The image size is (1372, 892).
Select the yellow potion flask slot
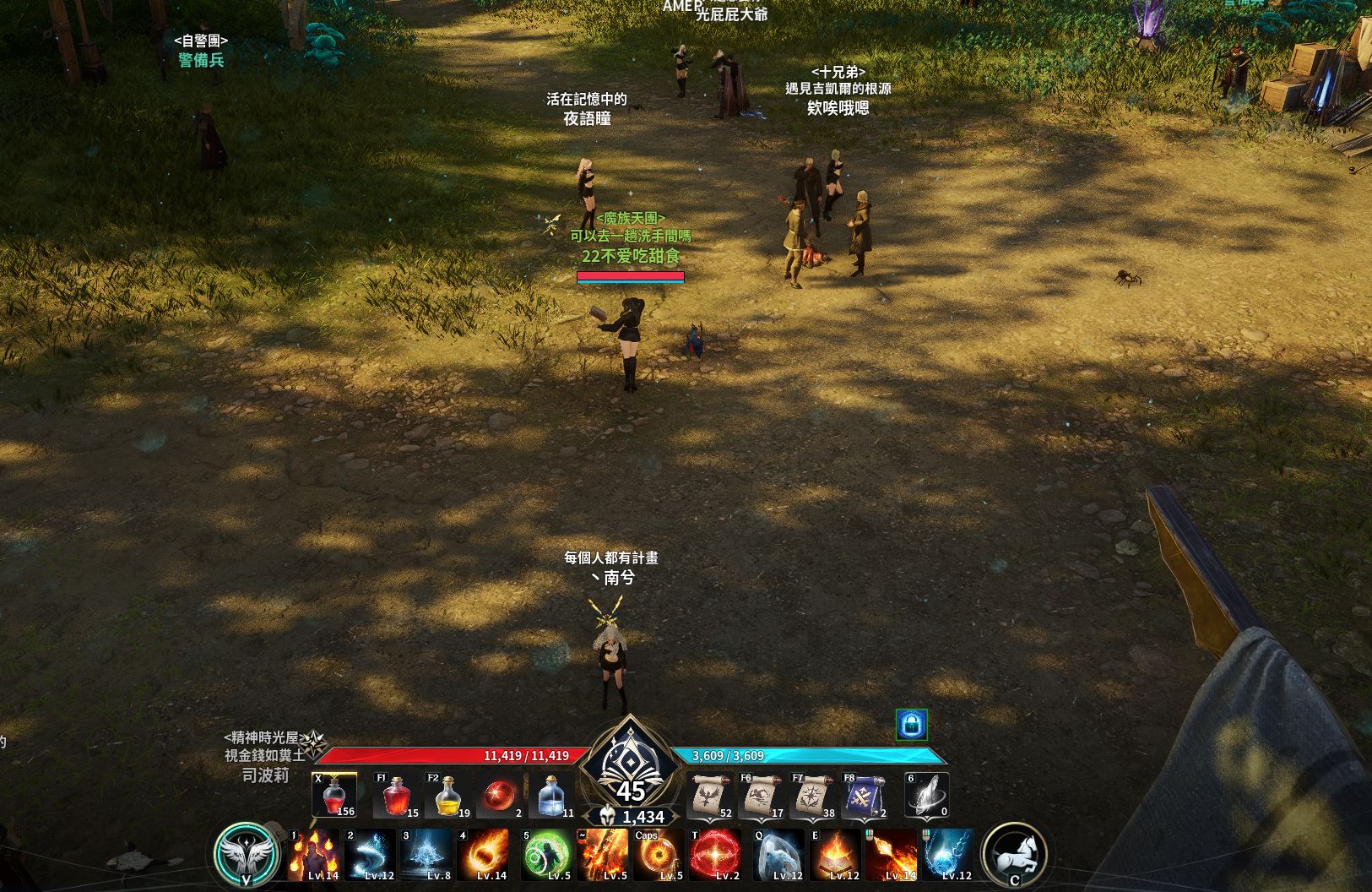tap(447, 796)
